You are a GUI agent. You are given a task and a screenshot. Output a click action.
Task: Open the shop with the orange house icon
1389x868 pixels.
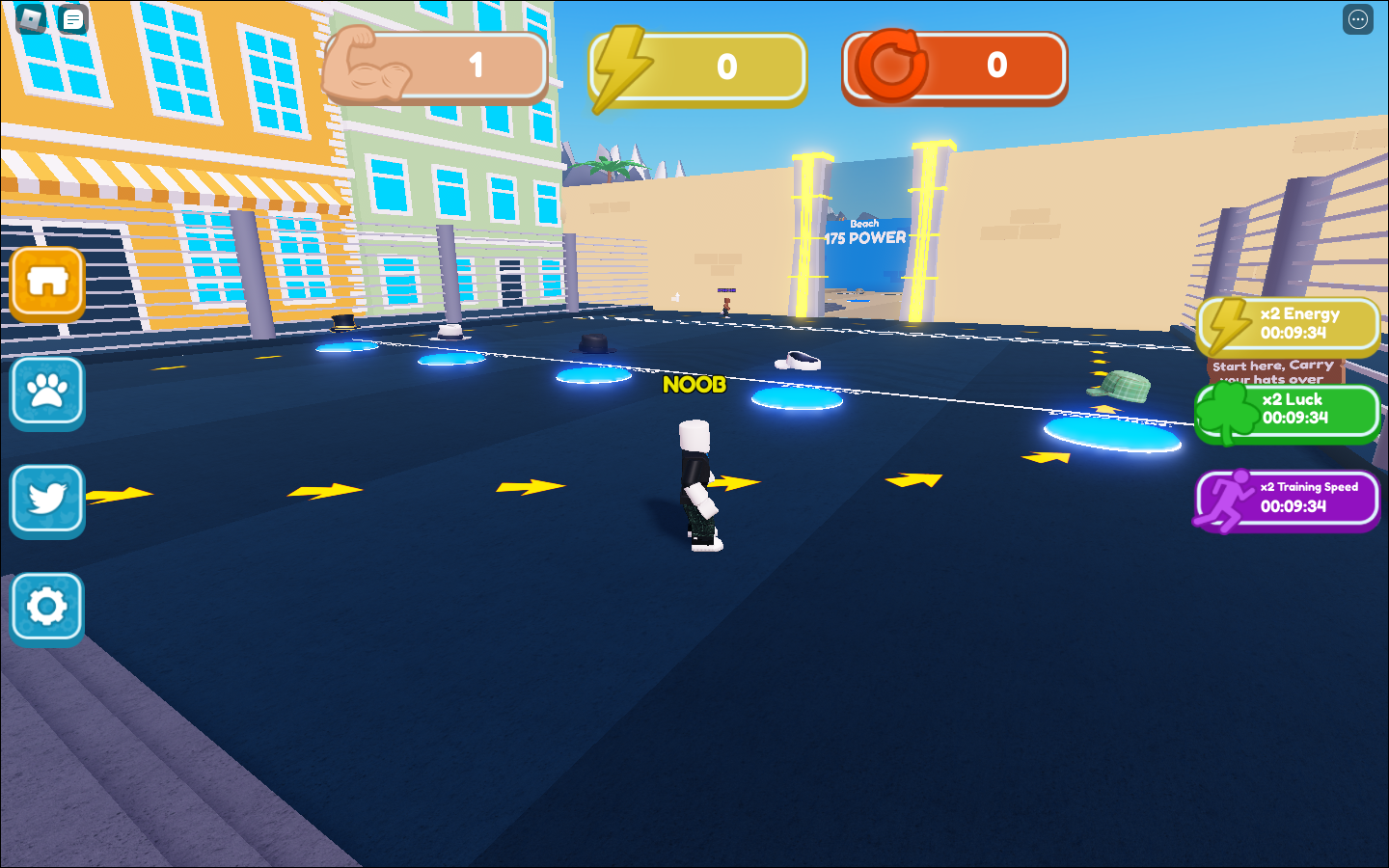tap(46, 283)
